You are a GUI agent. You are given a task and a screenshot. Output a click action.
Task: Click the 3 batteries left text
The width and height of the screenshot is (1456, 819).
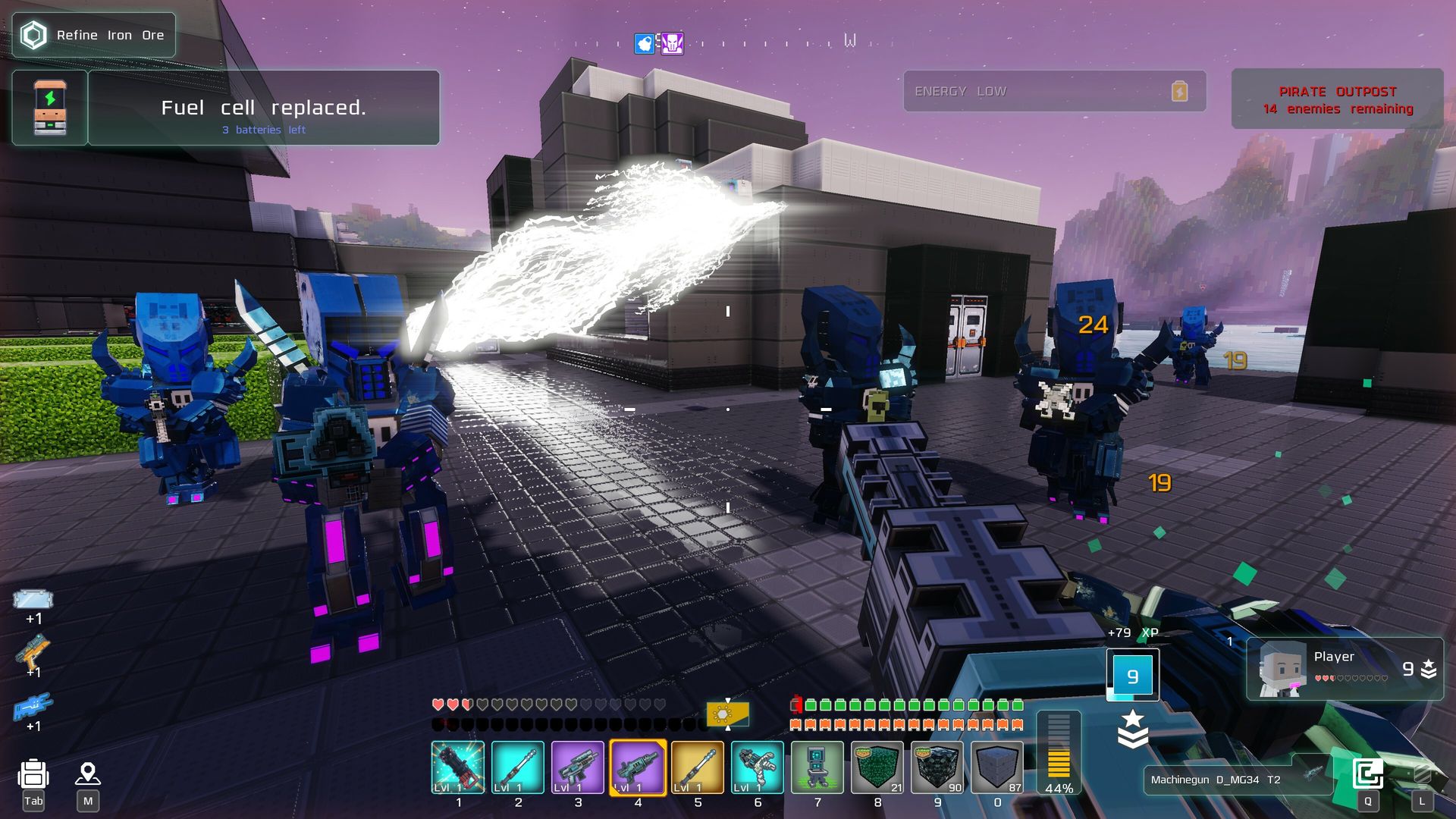click(263, 130)
